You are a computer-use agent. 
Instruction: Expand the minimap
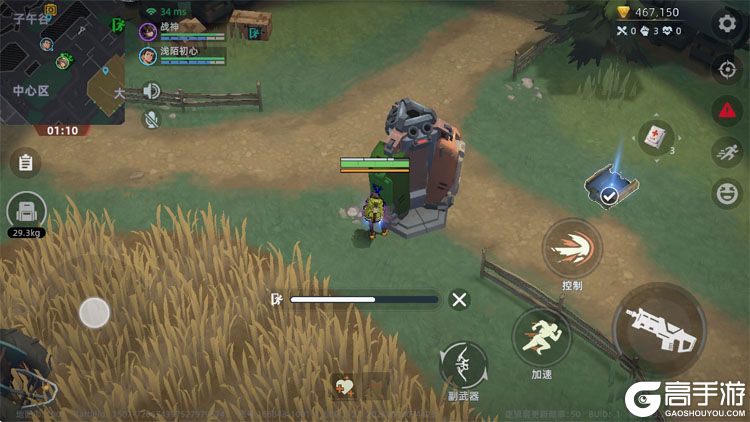pos(62,62)
